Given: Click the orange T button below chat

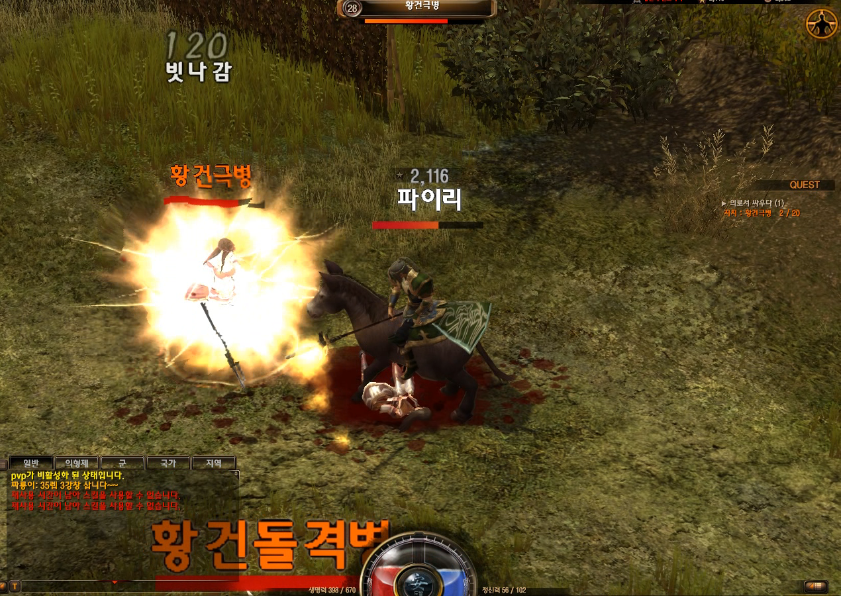Looking at the screenshot, I should click(15, 585).
